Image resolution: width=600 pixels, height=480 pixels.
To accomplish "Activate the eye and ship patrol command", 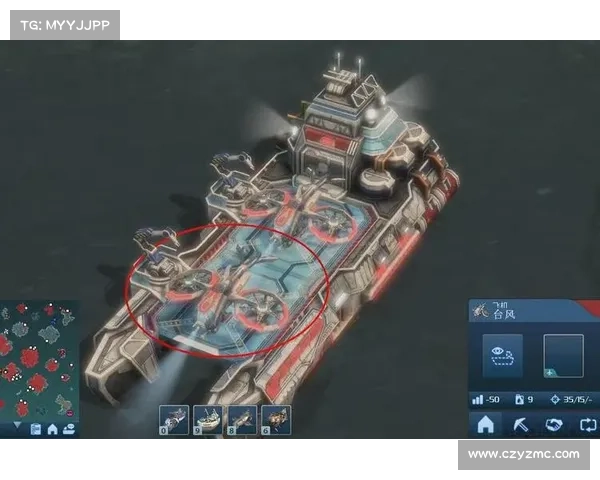I will click(x=502, y=355).
